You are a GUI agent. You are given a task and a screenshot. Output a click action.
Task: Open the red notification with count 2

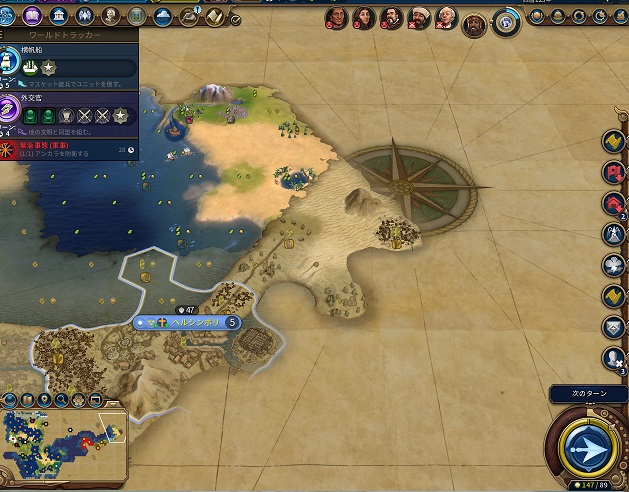tap(613, 204)
